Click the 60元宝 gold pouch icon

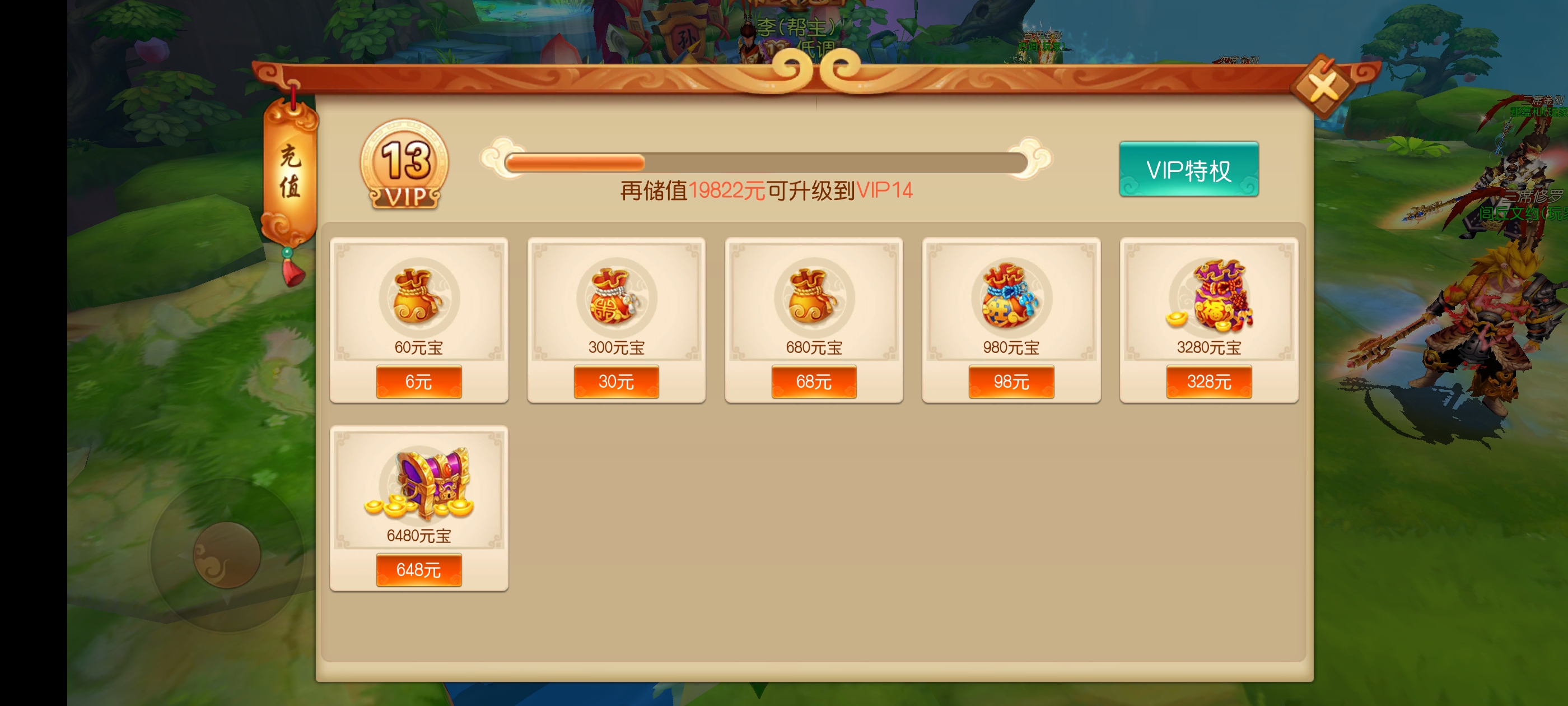(418, 299)
